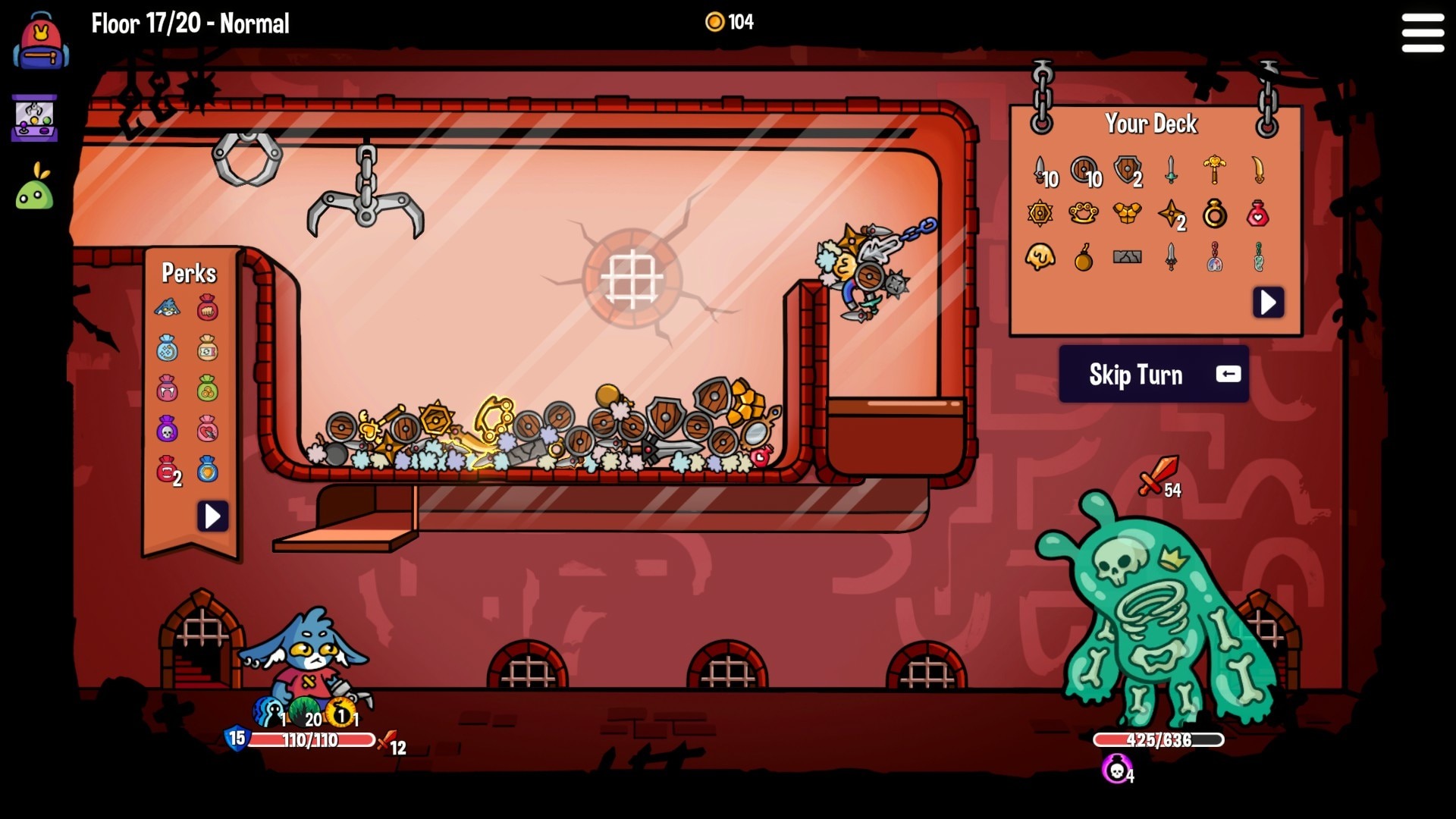Open the claw machine panel icon

[x=36, y=118]
